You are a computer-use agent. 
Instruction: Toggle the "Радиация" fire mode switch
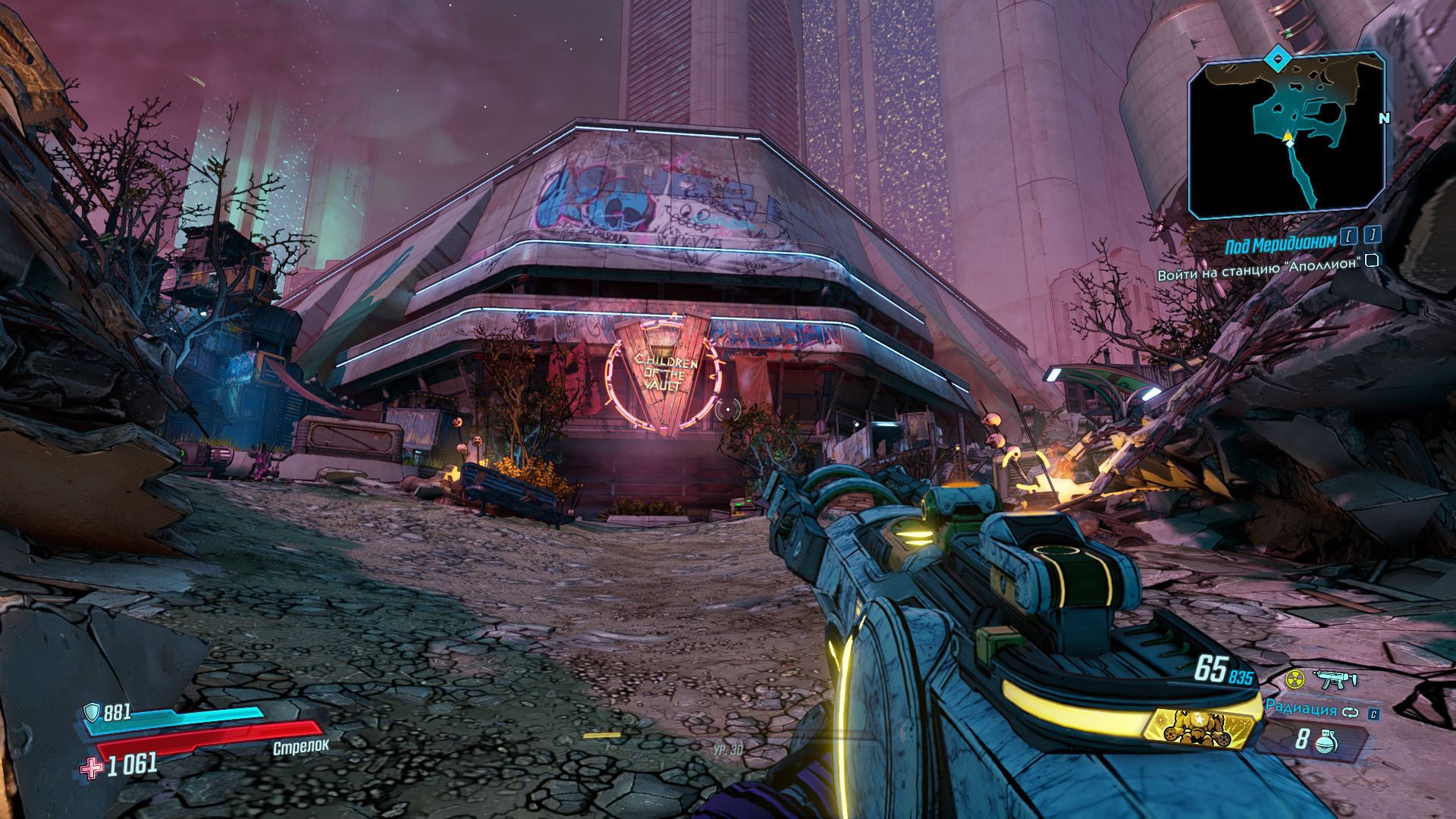coord(1349,713)
